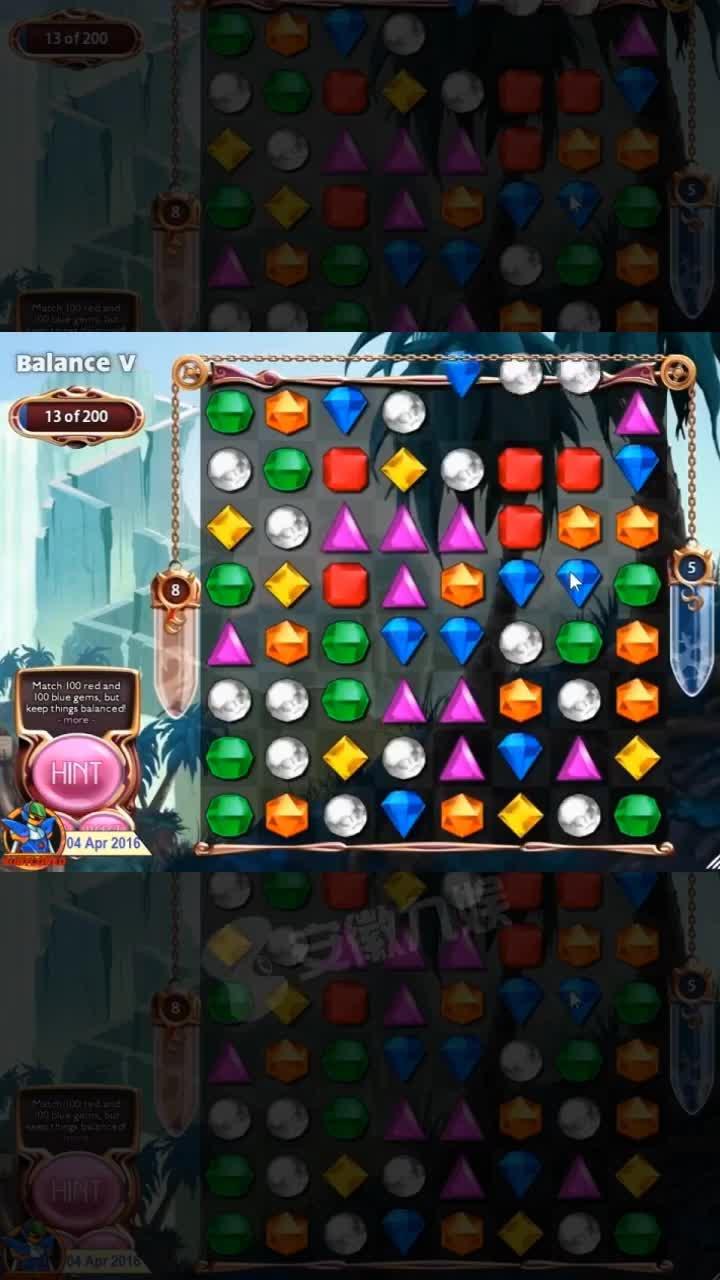Click the pink HINT button
Viewport: 720px width, 1280px height.
[77, 772]
